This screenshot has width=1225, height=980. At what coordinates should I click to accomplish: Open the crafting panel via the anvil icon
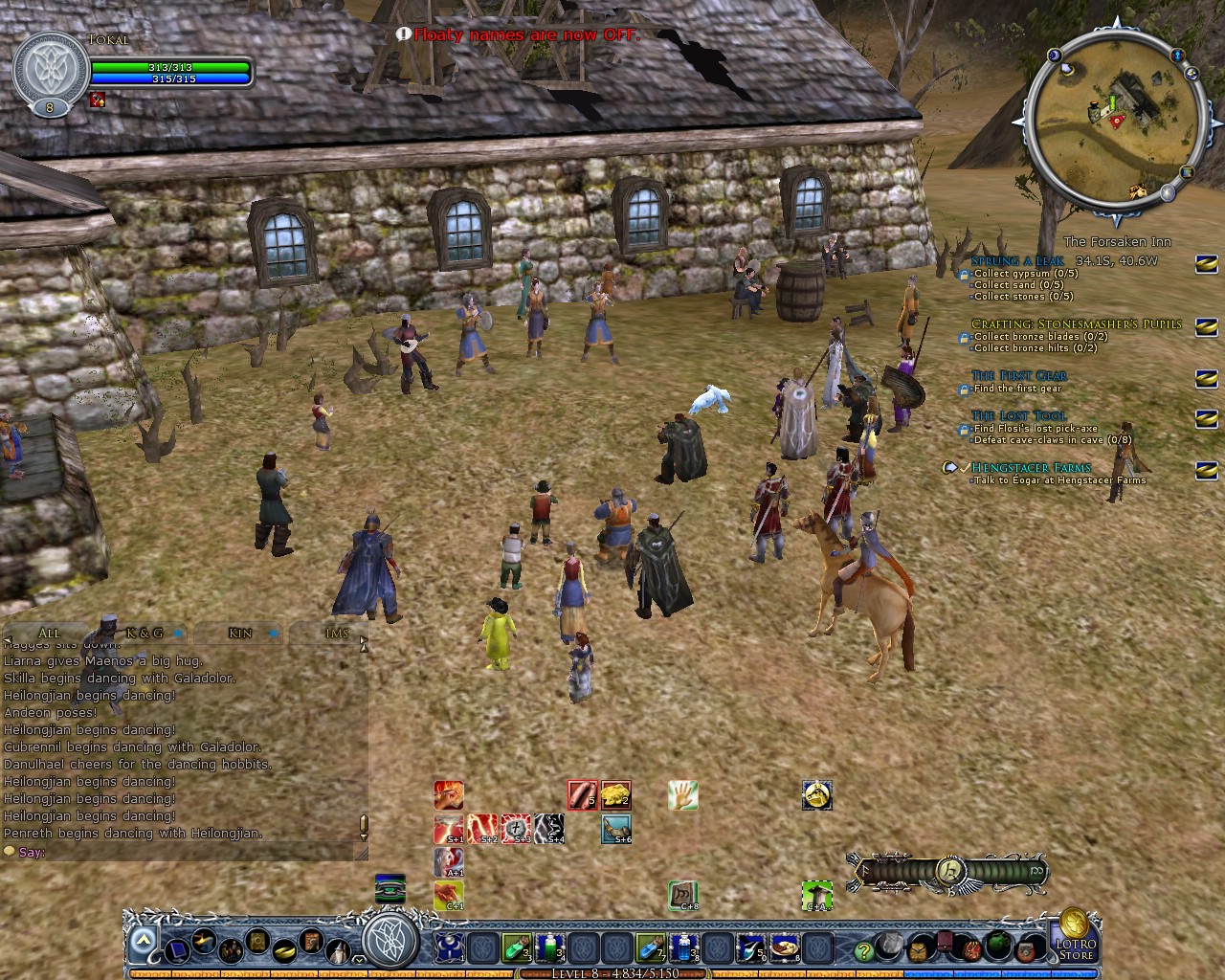(x=203, y=941)
